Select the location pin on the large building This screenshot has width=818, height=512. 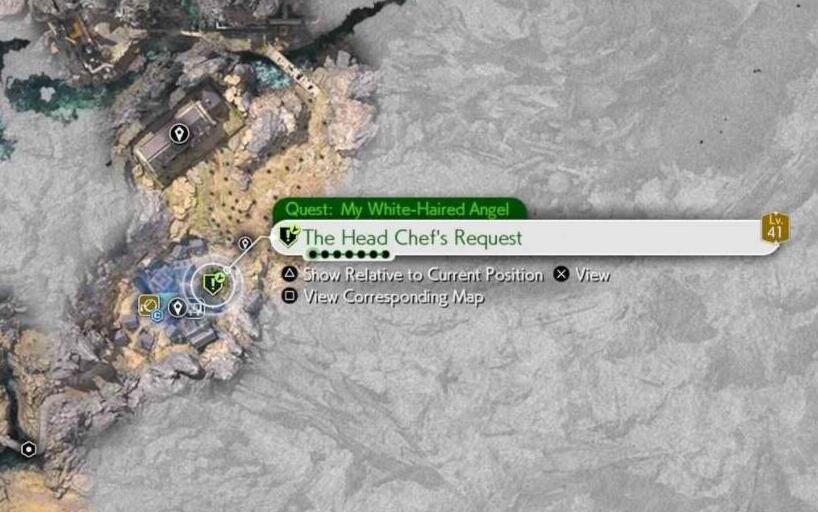point(179,133)
